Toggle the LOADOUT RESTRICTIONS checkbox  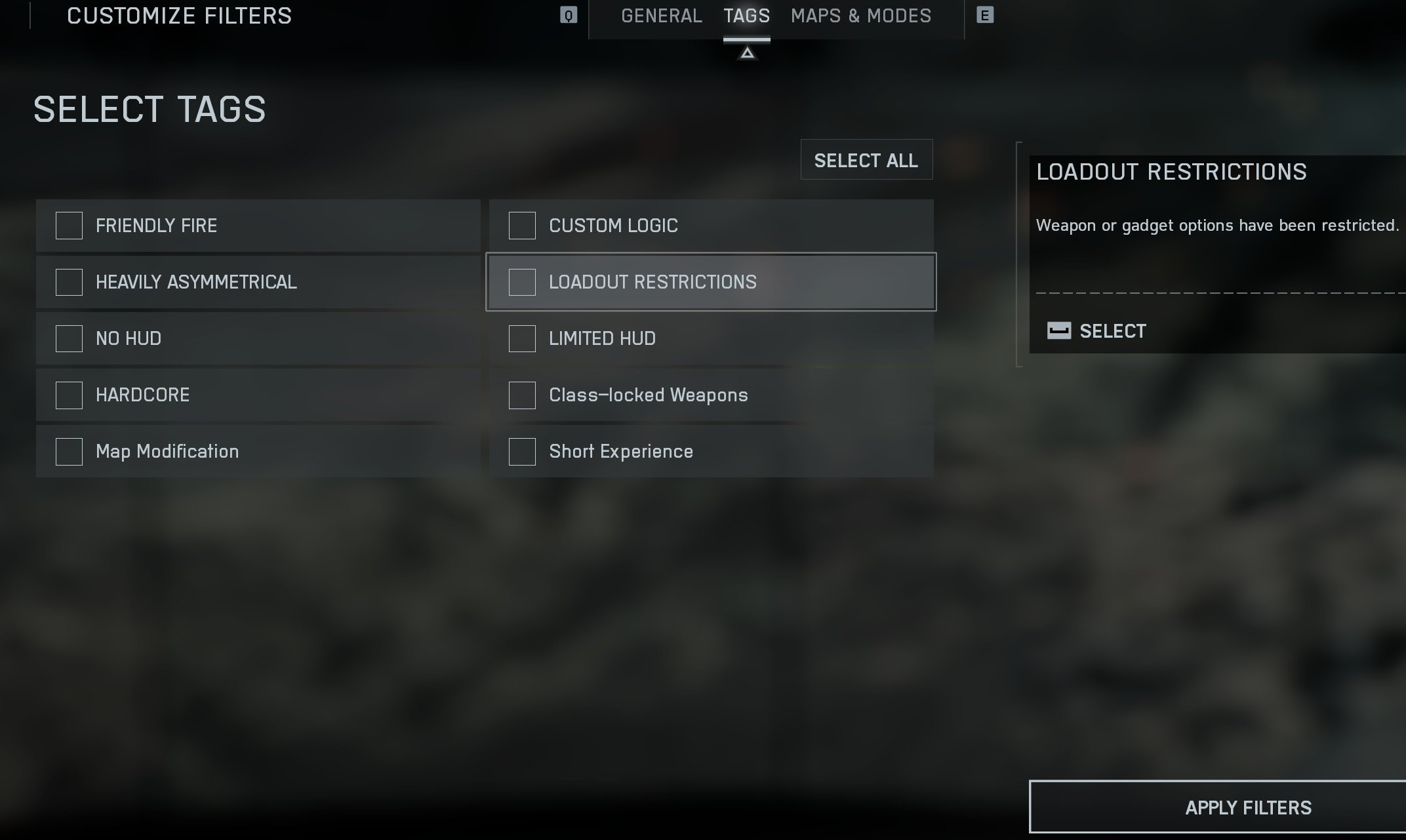point(521,282)
